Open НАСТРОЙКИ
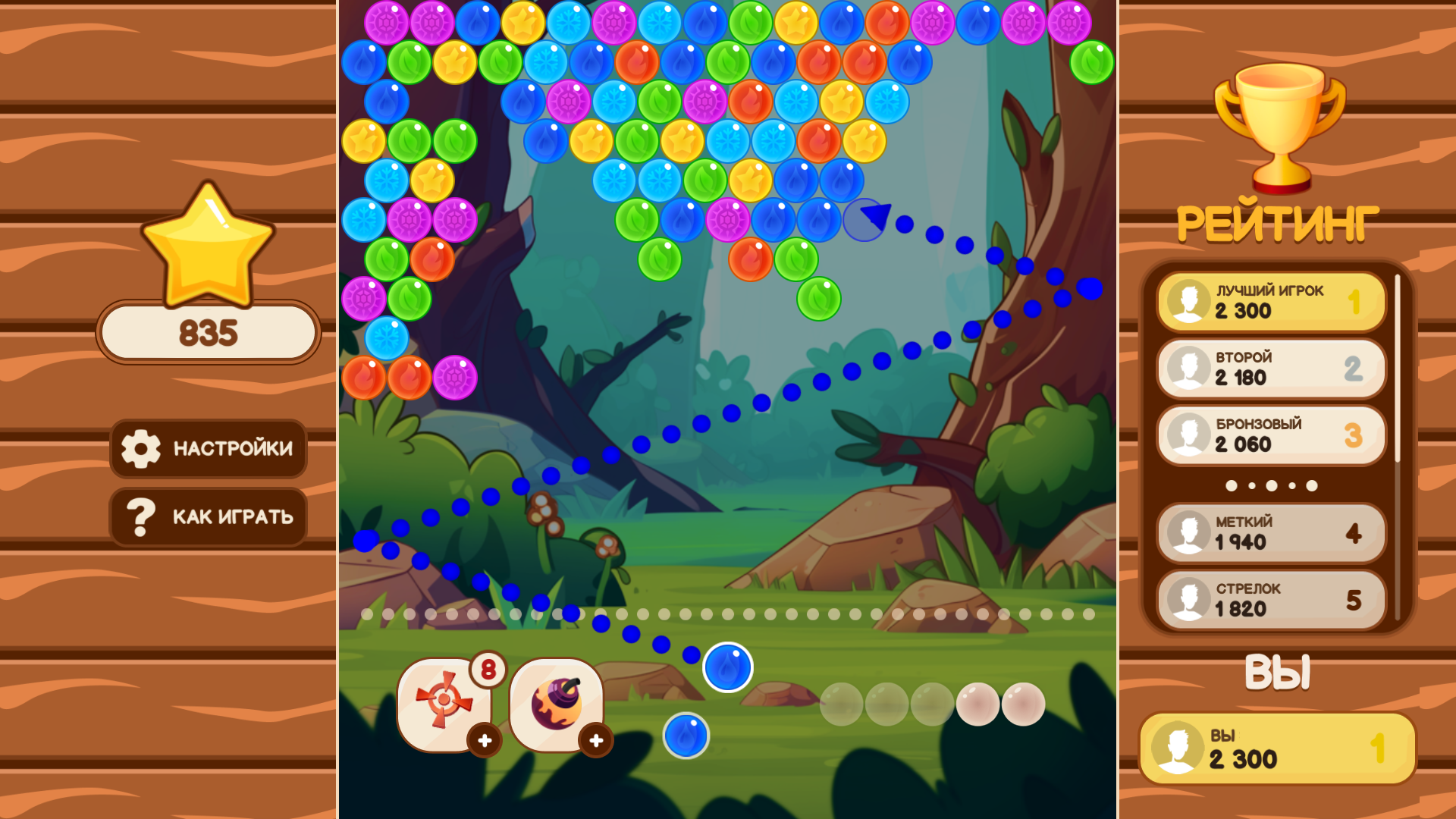This screenshot has width=1456, height=819. point(209,449)
